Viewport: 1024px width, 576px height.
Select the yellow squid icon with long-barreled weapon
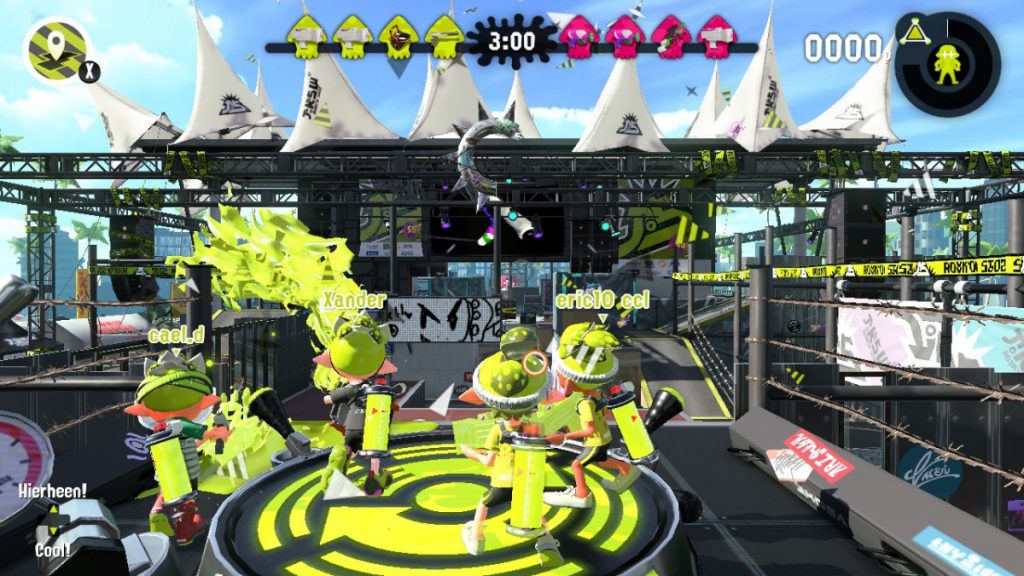point(443,38)
